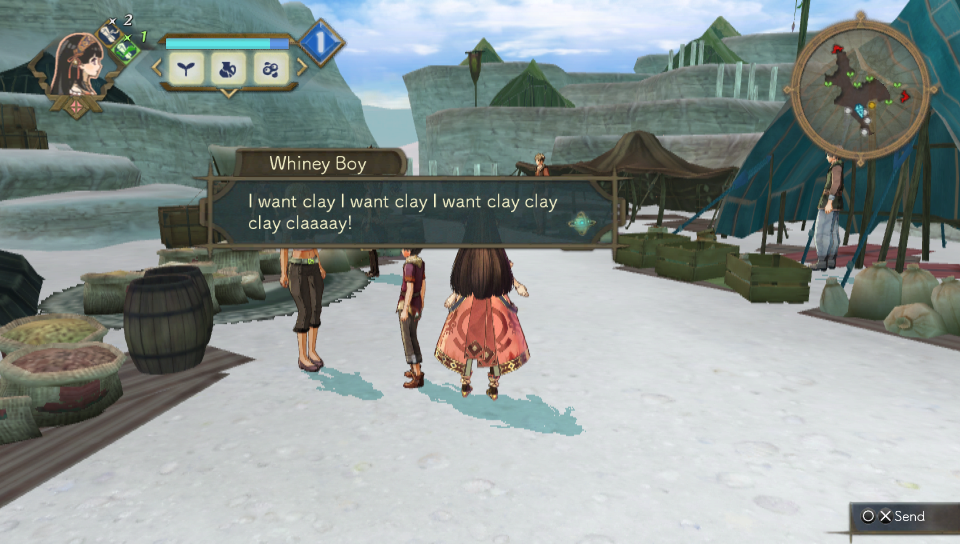This screenshot has height=544, width=960.
Task: Click the blue diamond number 1 badge
Action: [322, 43]
